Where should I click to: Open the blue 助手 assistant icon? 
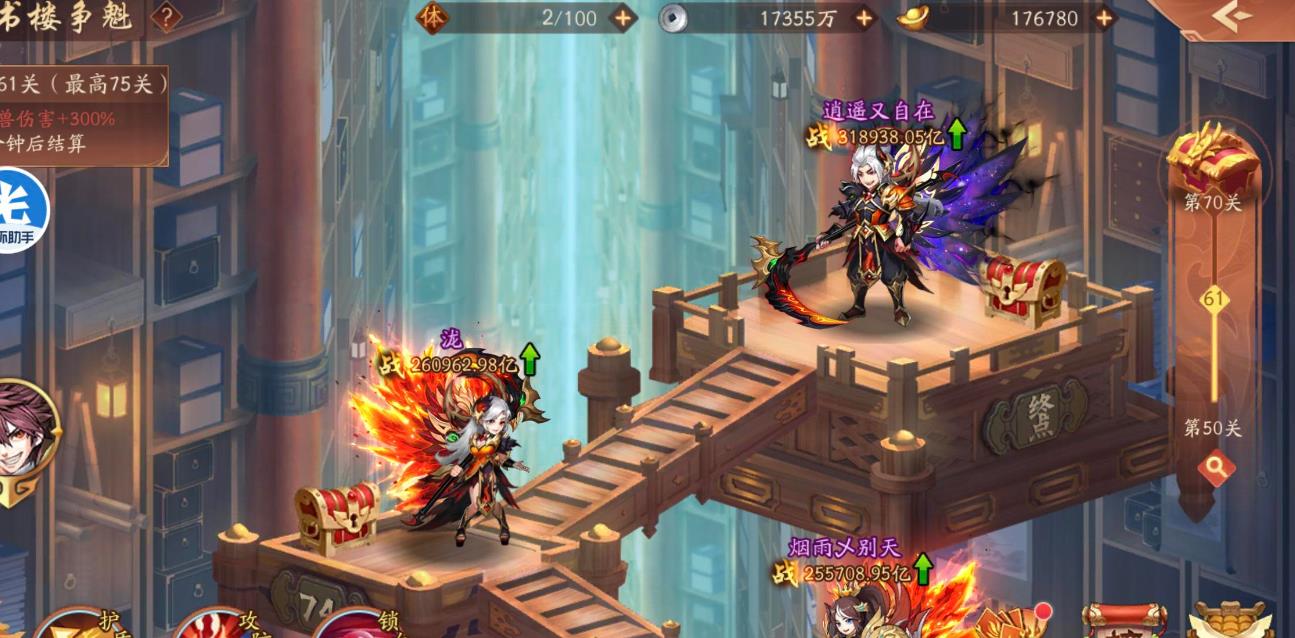pyautogui.click(x=18, y=211)
